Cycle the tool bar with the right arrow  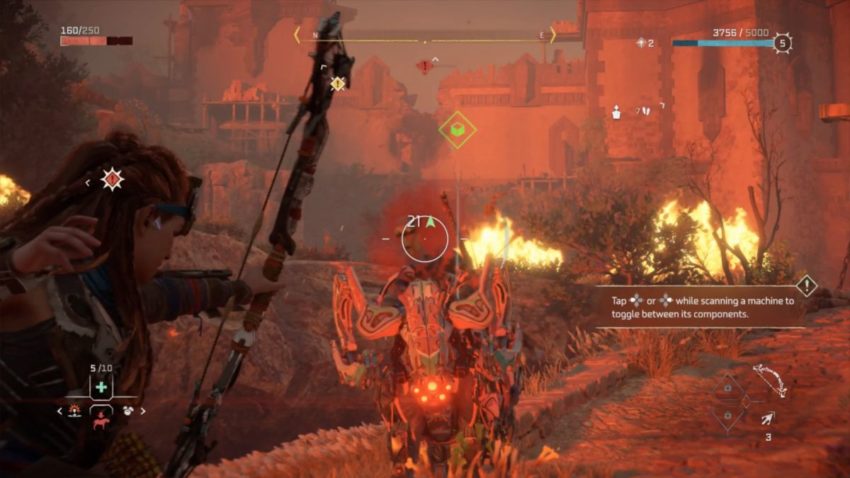(x=143, y=411)
